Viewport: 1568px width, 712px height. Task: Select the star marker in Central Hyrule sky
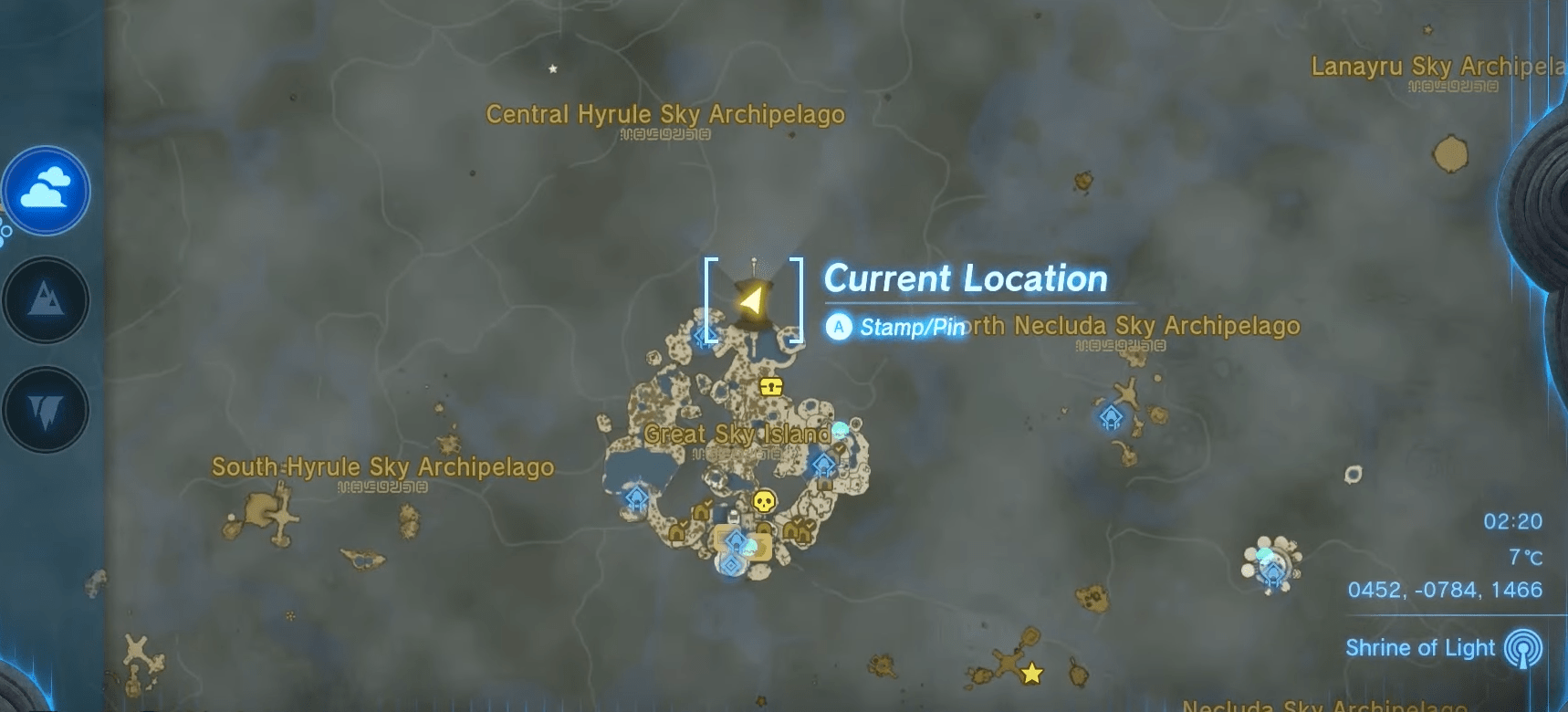click(551, 67)
